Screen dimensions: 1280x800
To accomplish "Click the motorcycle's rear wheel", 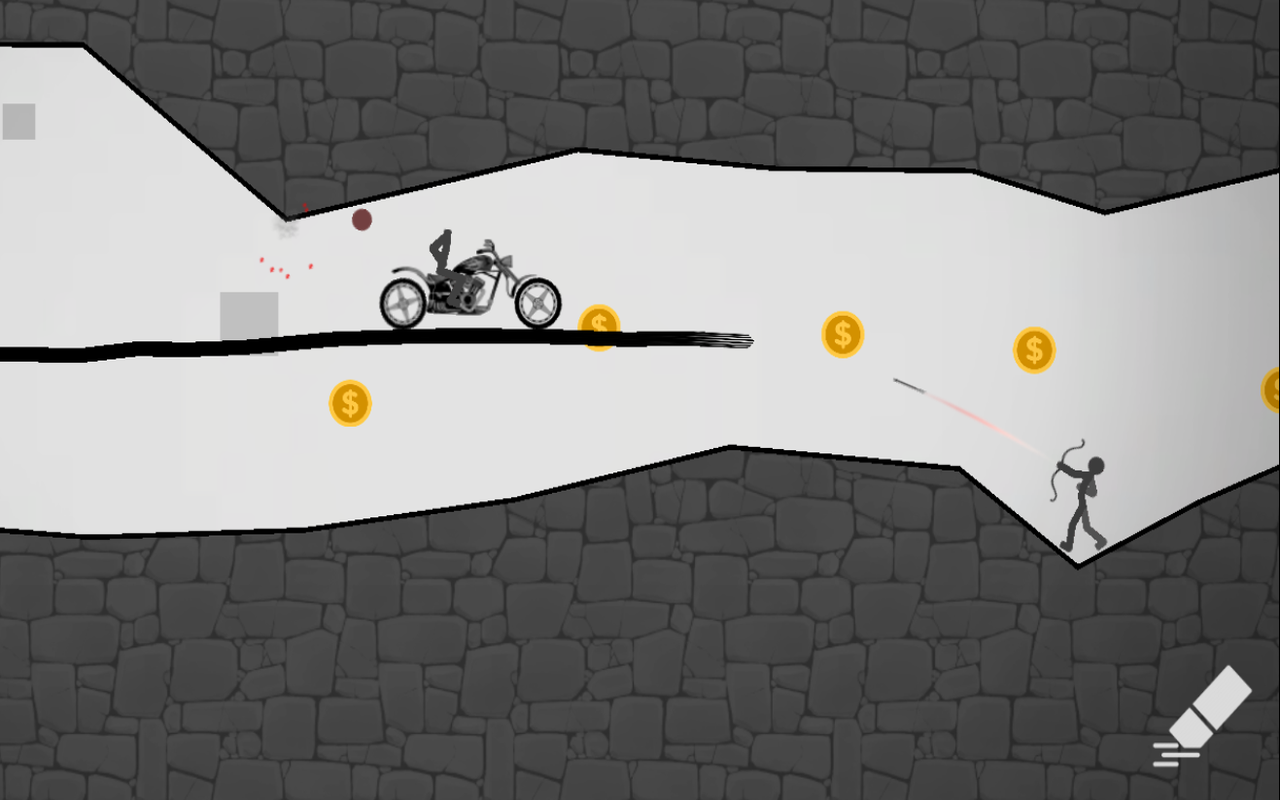I will 404,300.
